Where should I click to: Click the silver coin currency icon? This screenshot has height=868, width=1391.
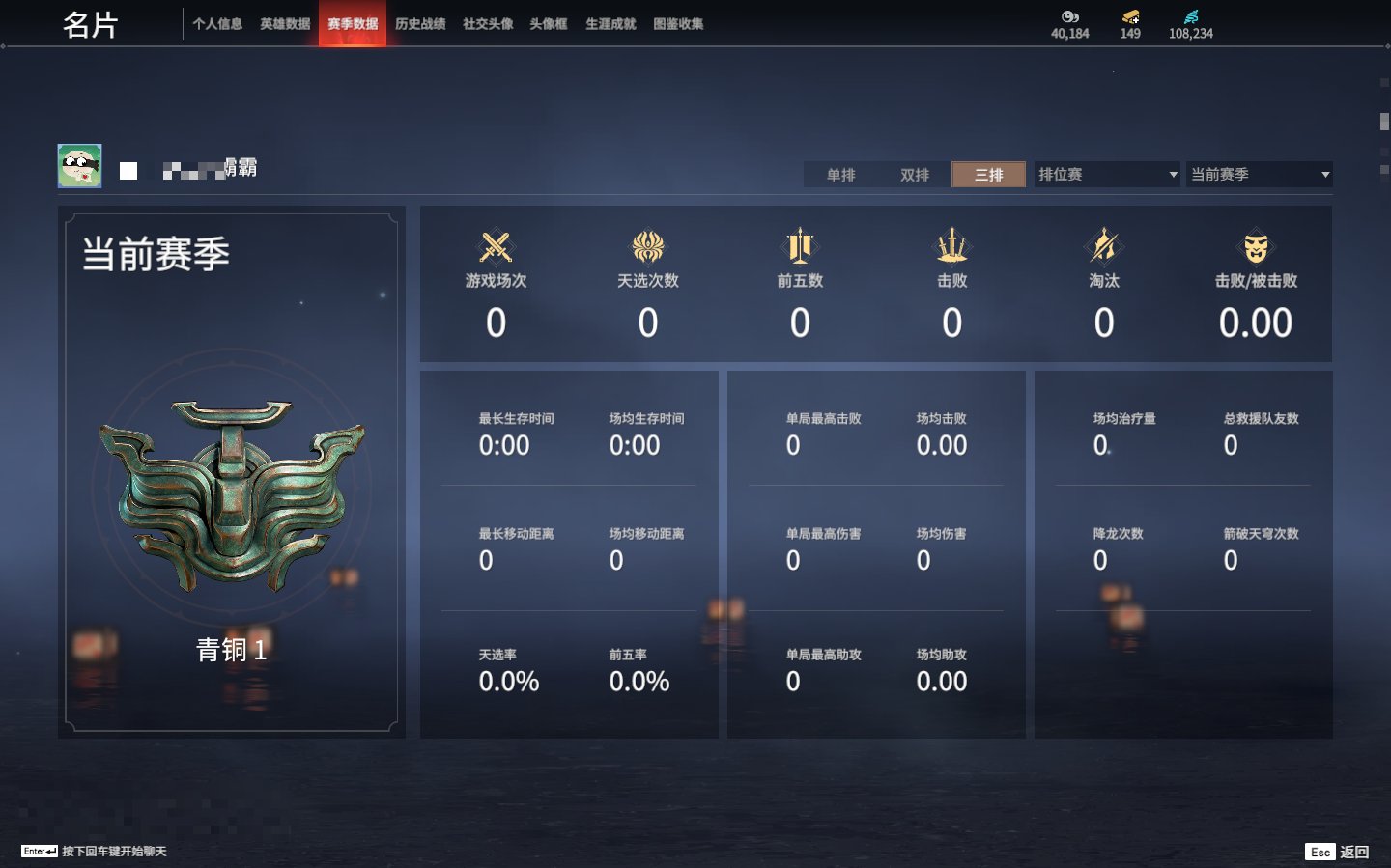point(1069,16)
